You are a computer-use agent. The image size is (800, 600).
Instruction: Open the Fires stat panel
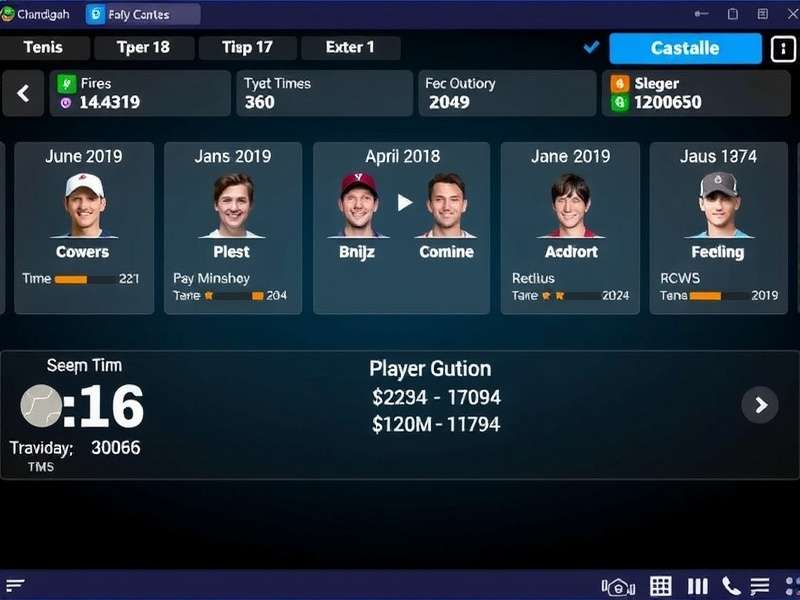coord(140,93)
